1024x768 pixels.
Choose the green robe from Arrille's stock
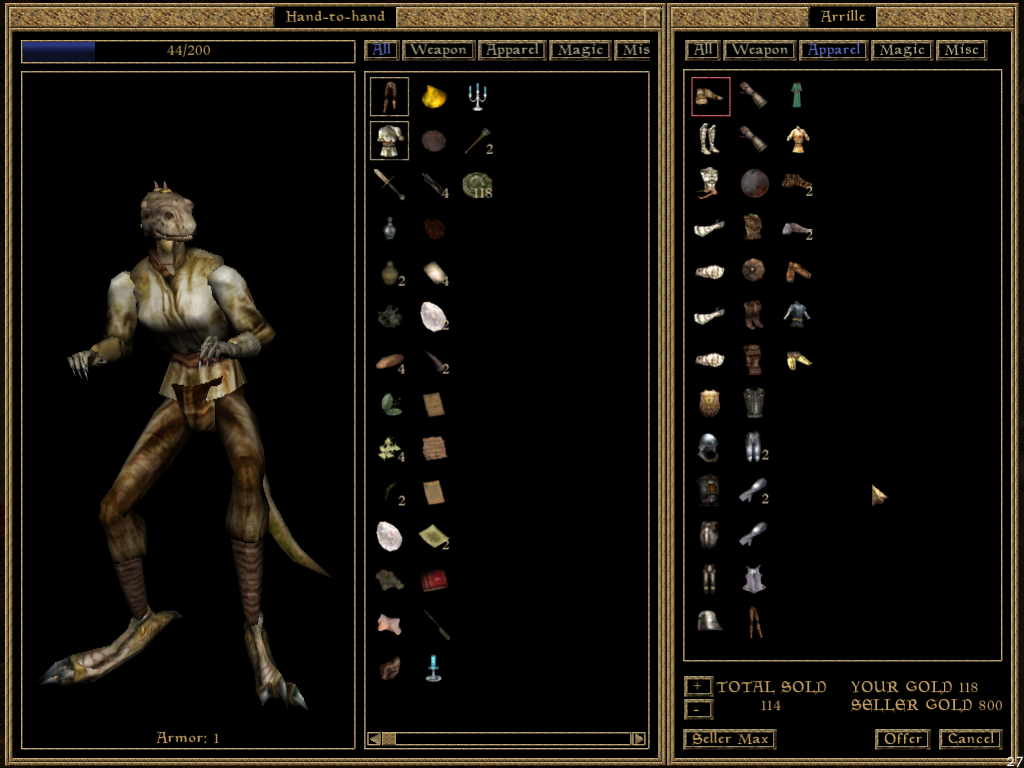click(797, 96)
